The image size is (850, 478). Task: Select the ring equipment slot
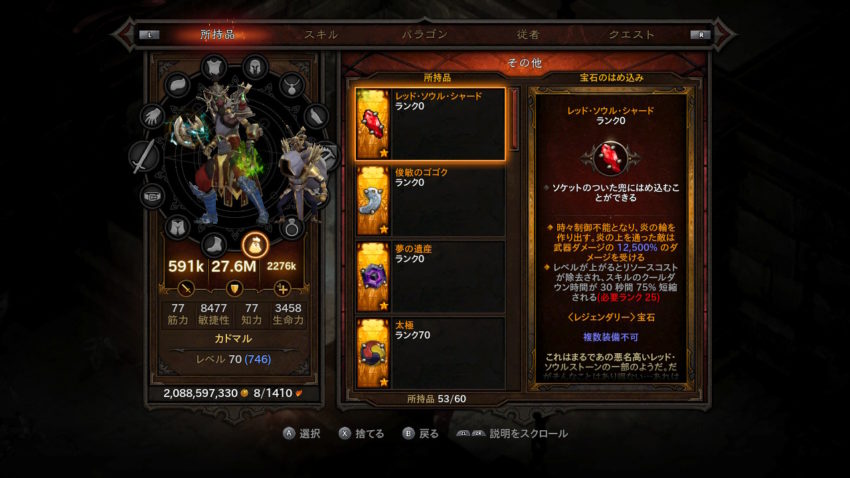coord(292,227)
